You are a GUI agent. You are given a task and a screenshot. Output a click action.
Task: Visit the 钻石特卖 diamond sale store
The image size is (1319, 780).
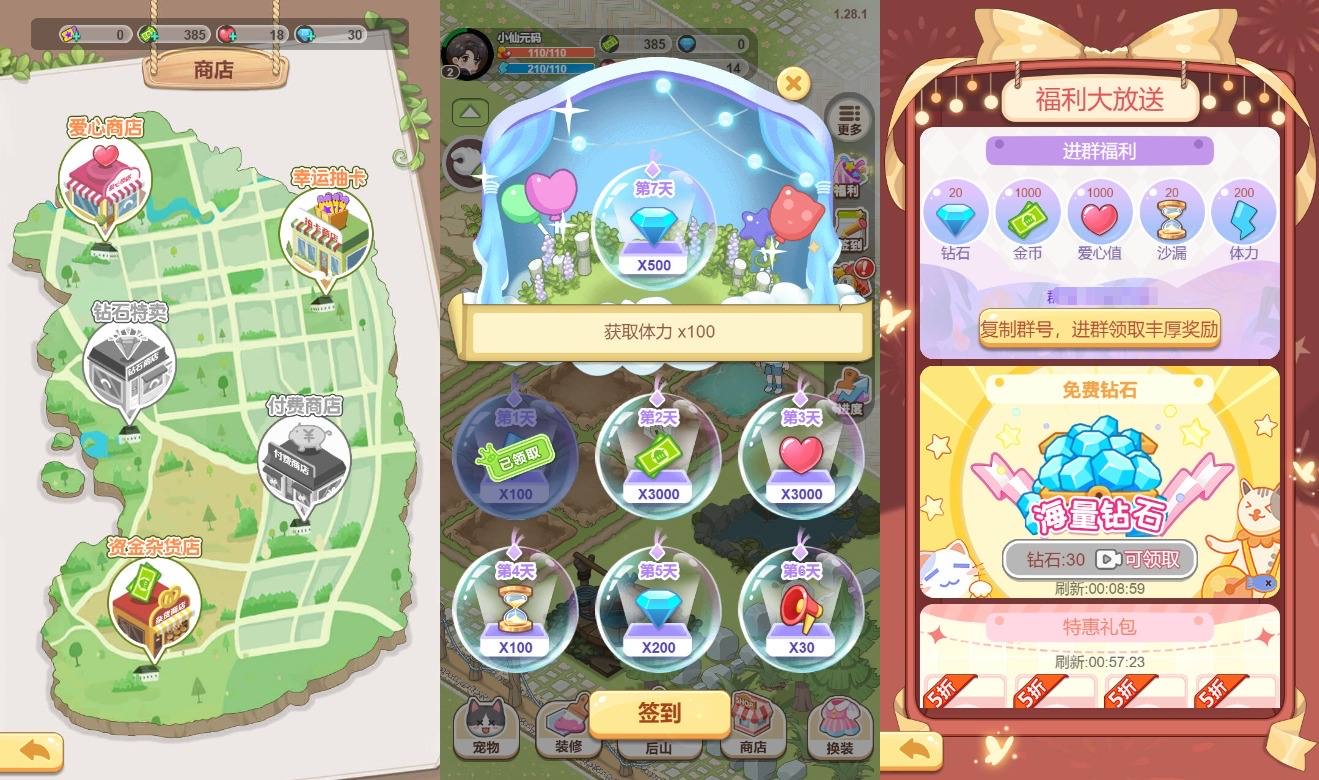[132, 366]
